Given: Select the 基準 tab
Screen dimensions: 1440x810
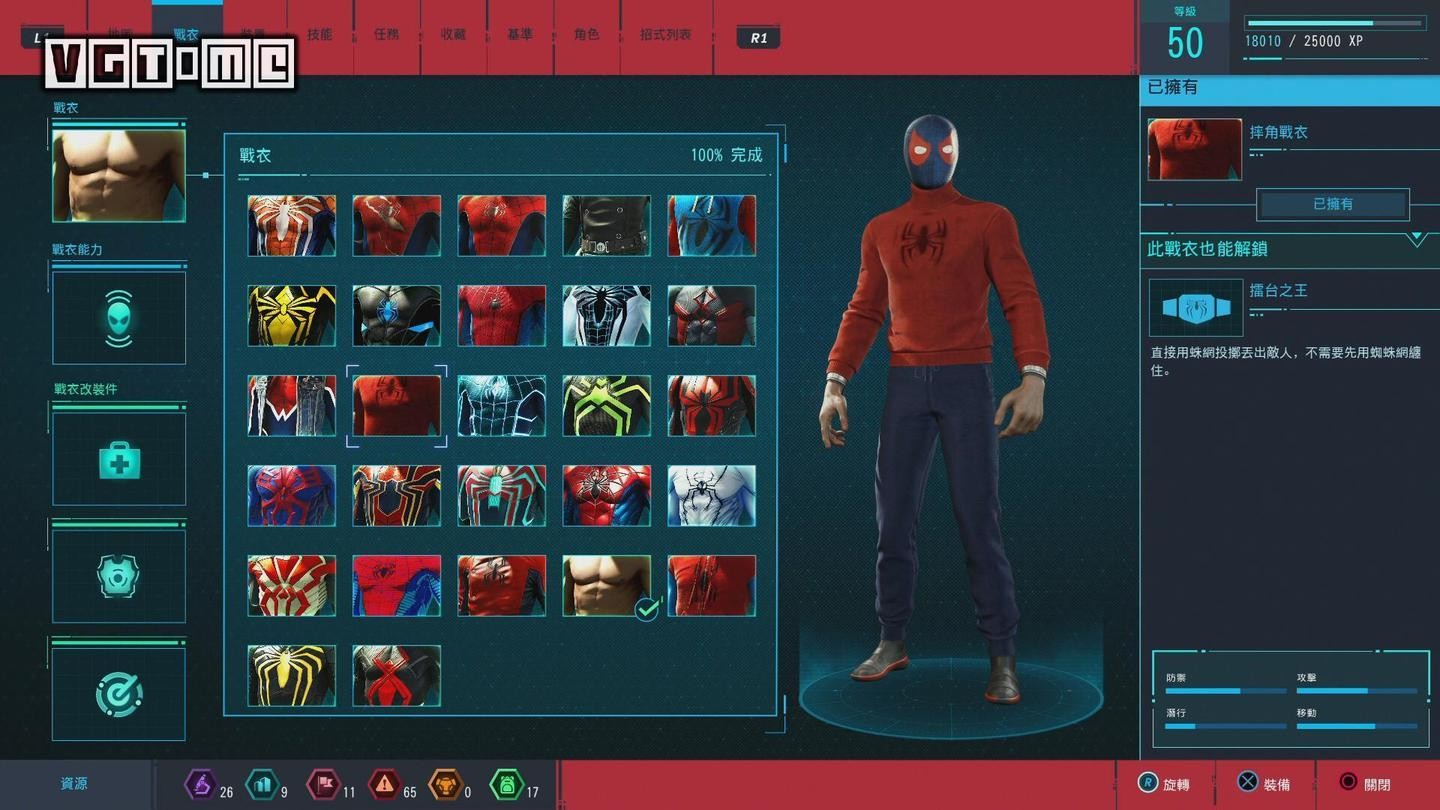Looking at the screenshot, I should (520, 35).
